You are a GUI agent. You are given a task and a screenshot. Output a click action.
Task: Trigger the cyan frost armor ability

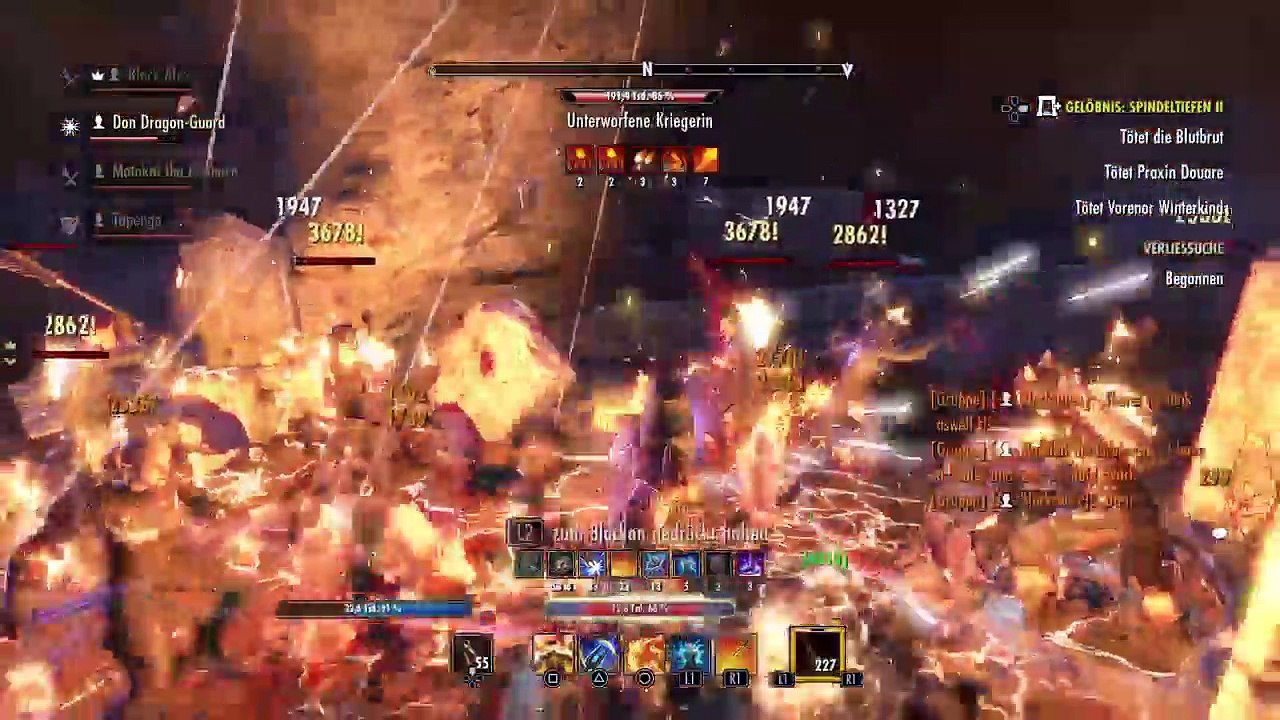click(690, 653)
